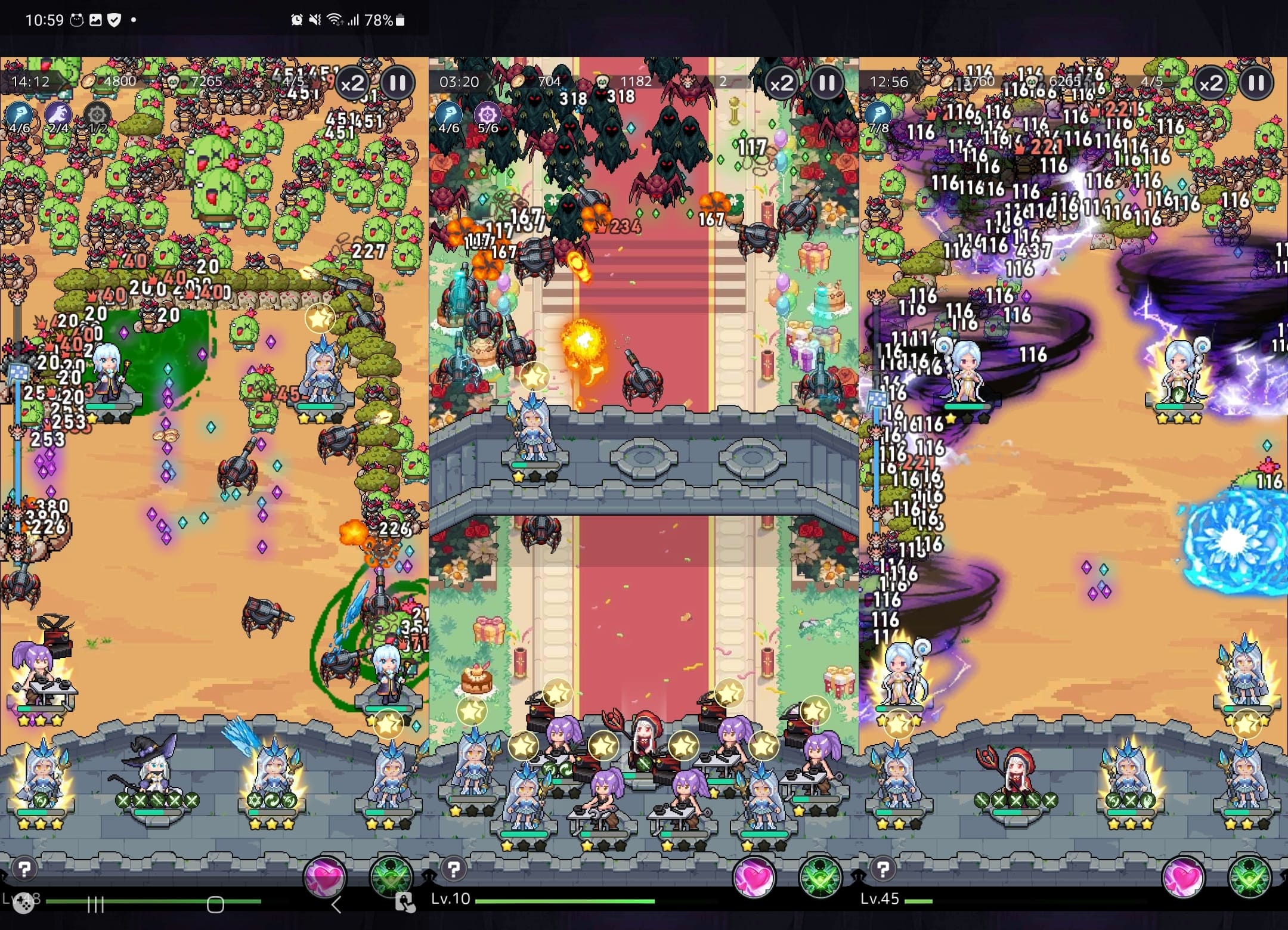This screenshot has width=1288, height=930.
Task: Toggle x2 game speed on the left screen
Action: click(354, 83)
